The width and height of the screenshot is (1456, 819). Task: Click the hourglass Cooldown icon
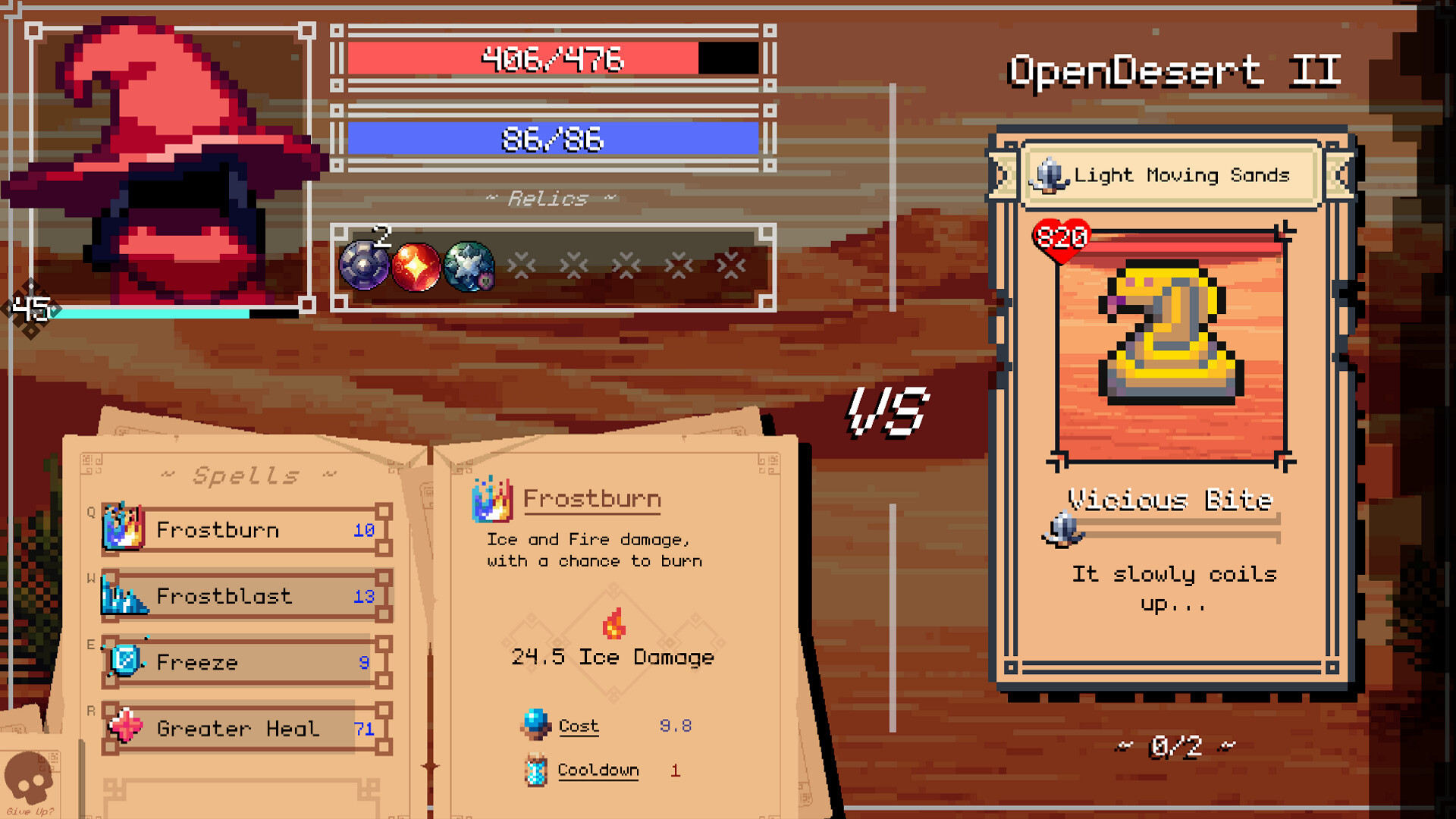tap(538, 770)
